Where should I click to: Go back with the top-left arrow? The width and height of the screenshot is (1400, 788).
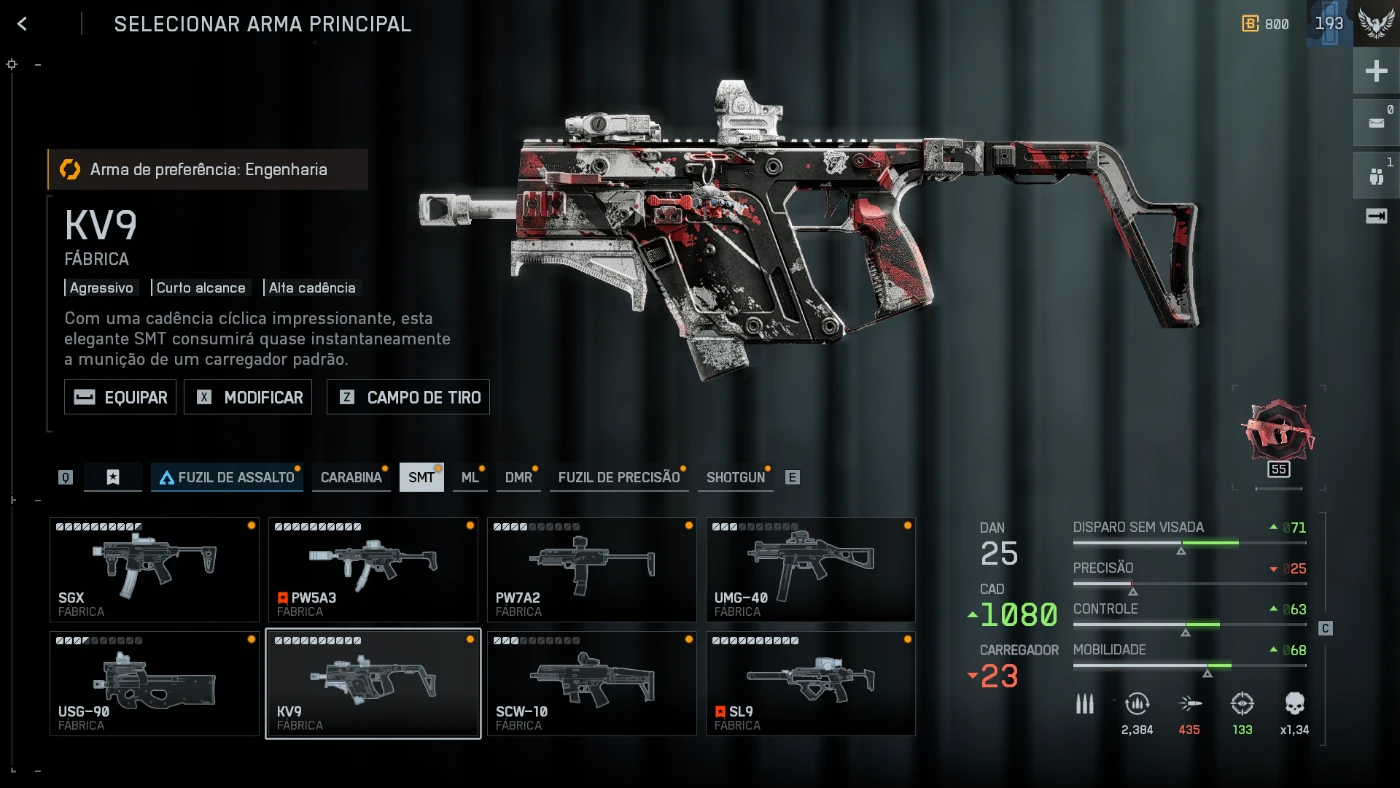tap(22, 24)
